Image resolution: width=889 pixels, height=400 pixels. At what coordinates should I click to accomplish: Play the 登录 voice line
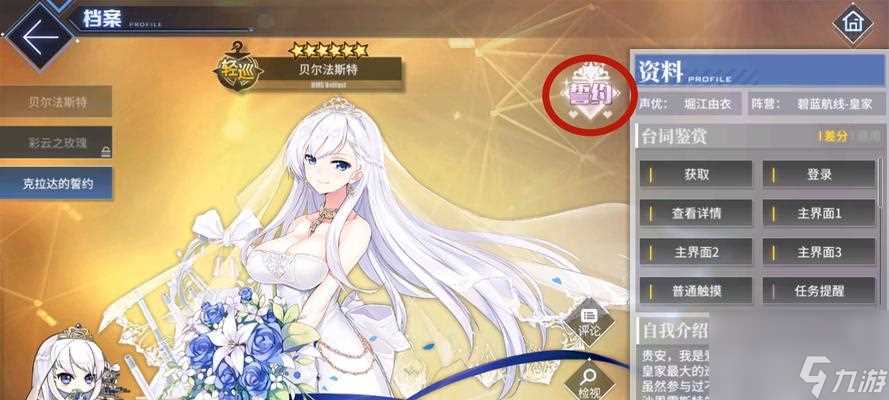819,174
